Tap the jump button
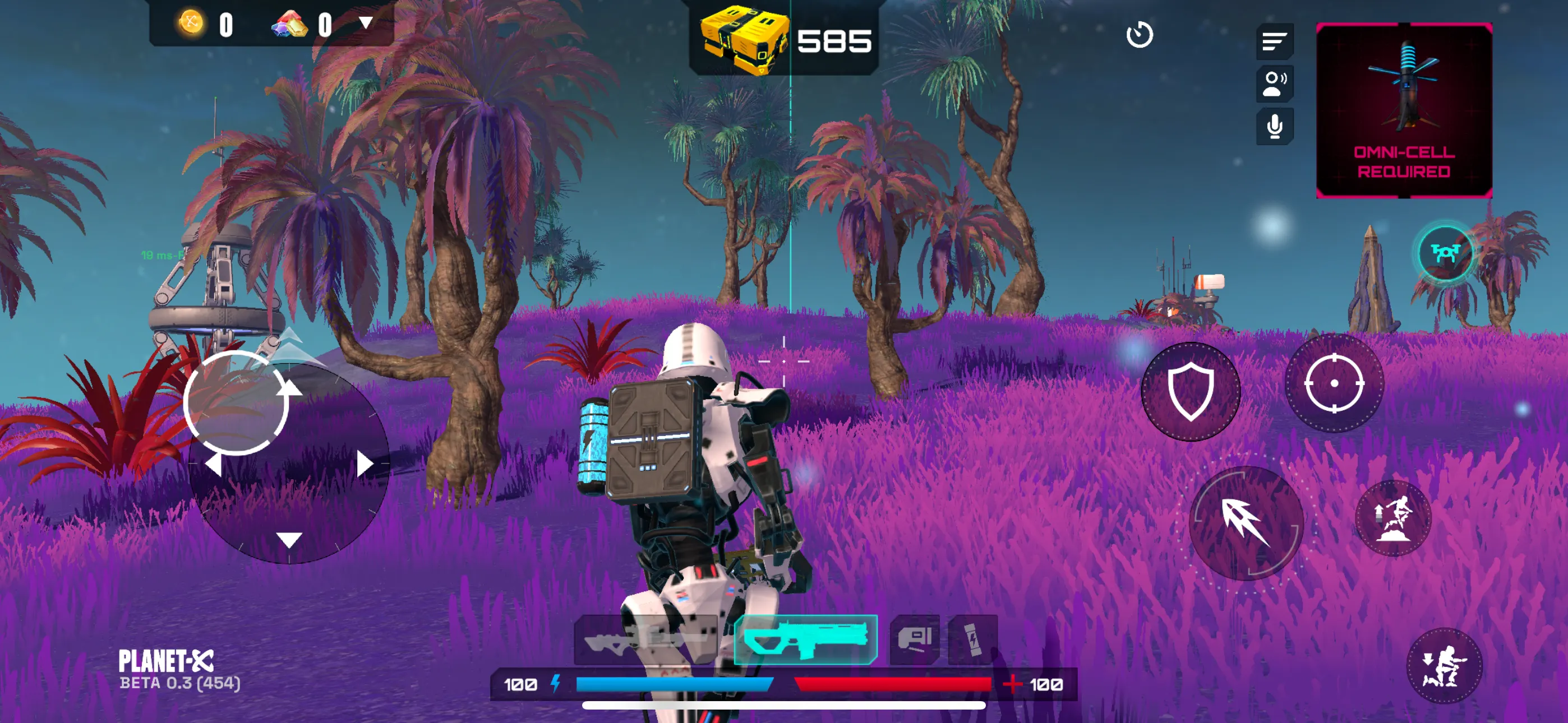This screenshot has width=1568, height=723. coord(1393,518)
